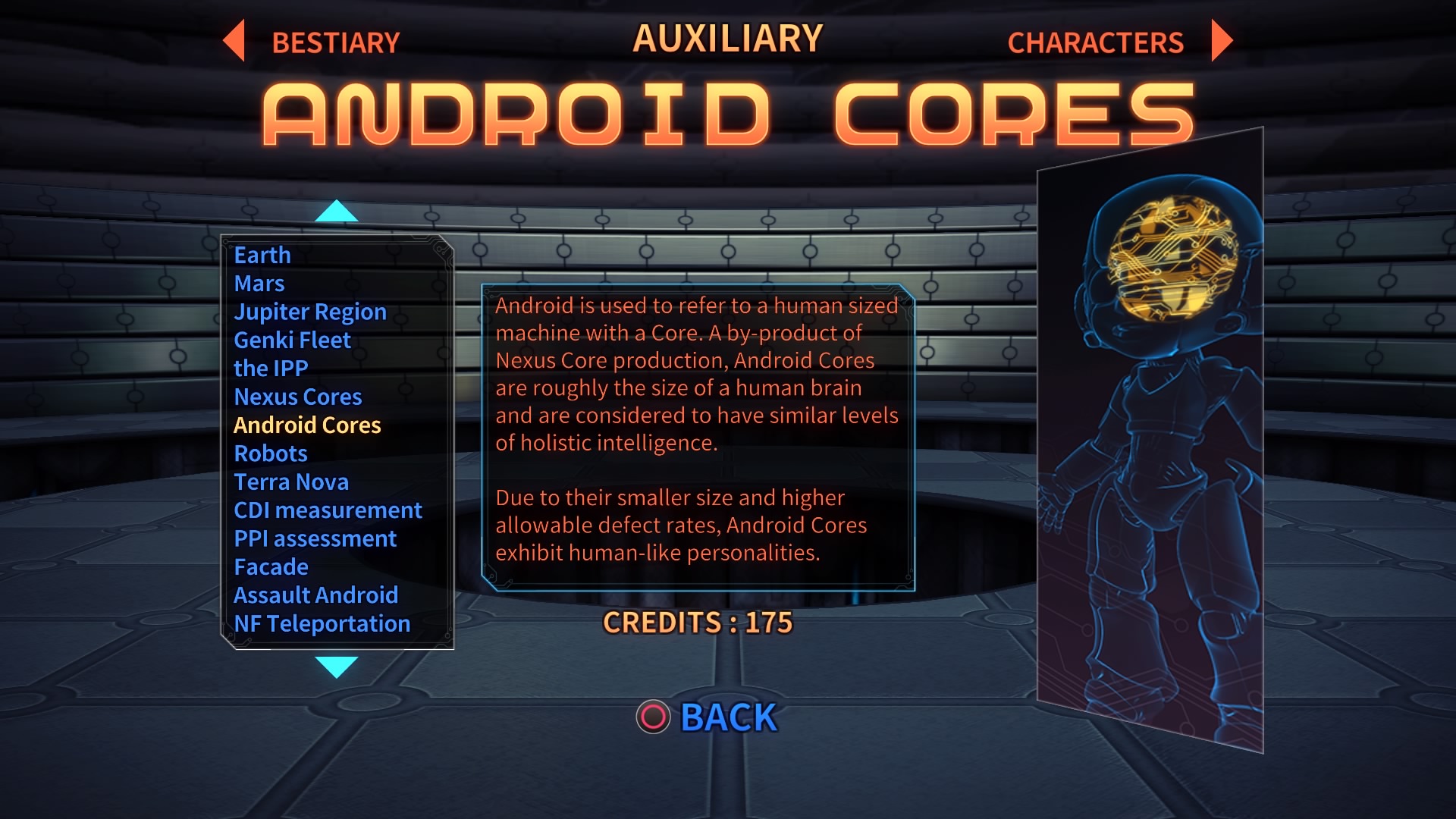
Task: Open the Characters section
Action: pyautogui.click(x=1096, y=42)
